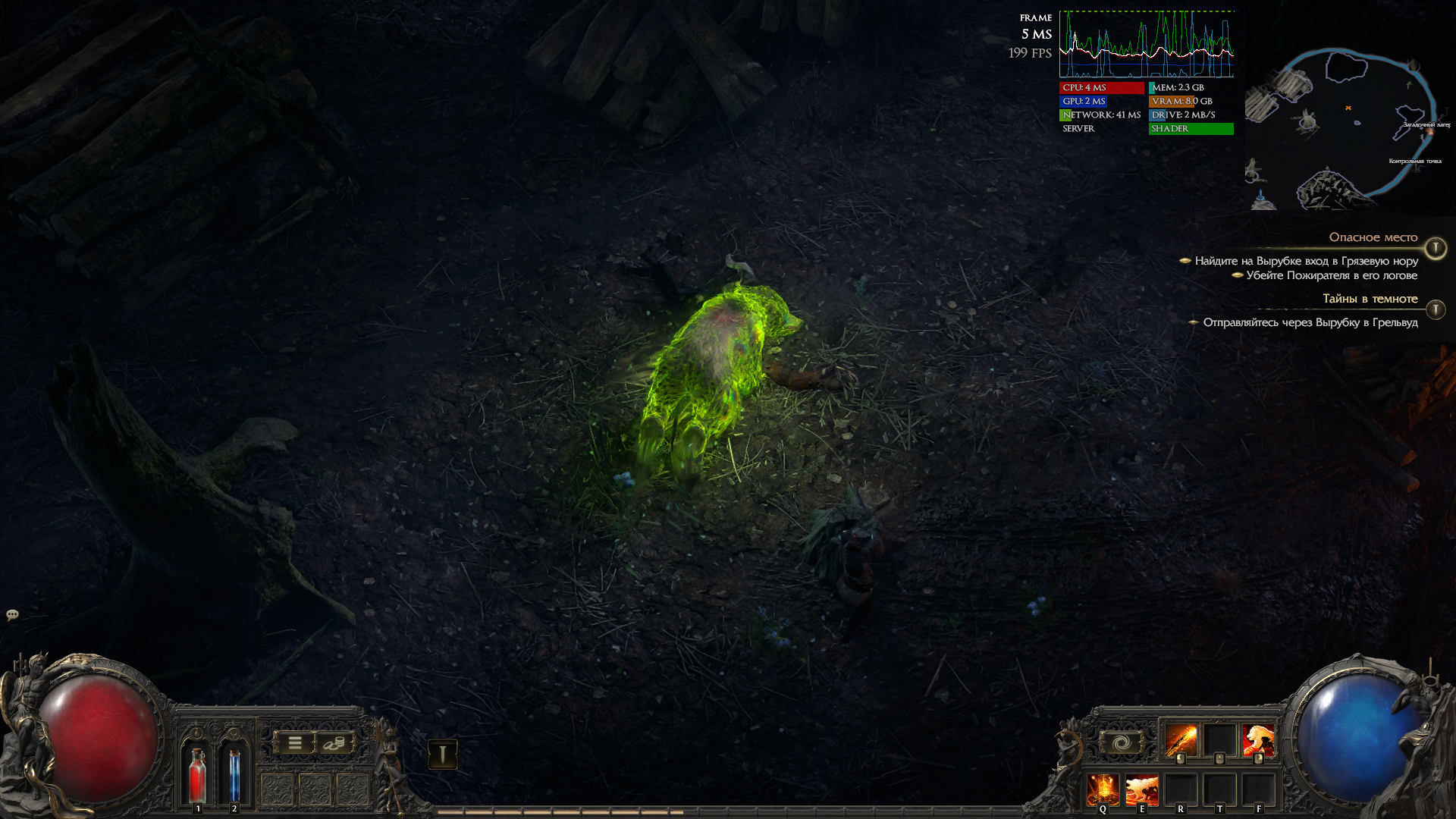Open the main menu hamburger button
Viewport: 1456px width, 819px height.
[x=295, y=743]
